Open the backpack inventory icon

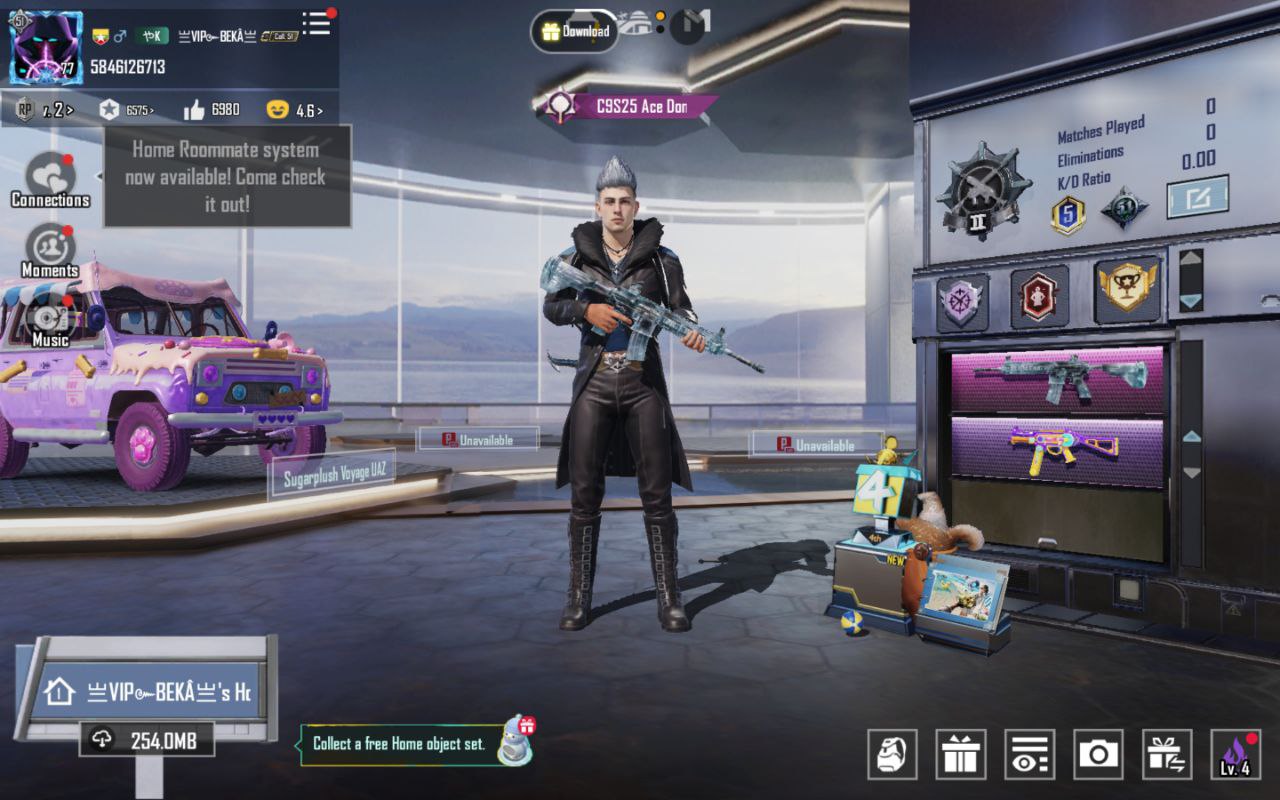click(892, 754)
